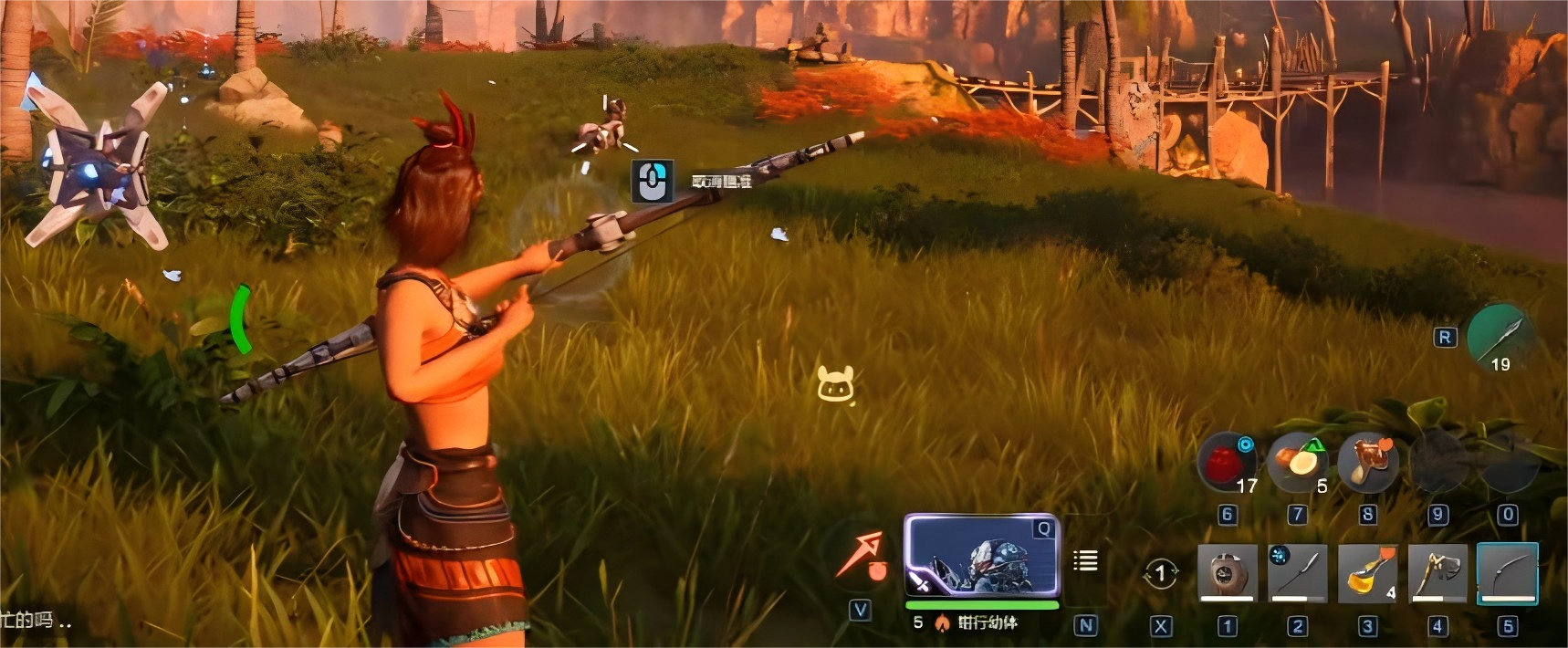This screenshot has width=1568, height=648.
Task: Select the bow hotbar slot
Action: [1507, 573]
